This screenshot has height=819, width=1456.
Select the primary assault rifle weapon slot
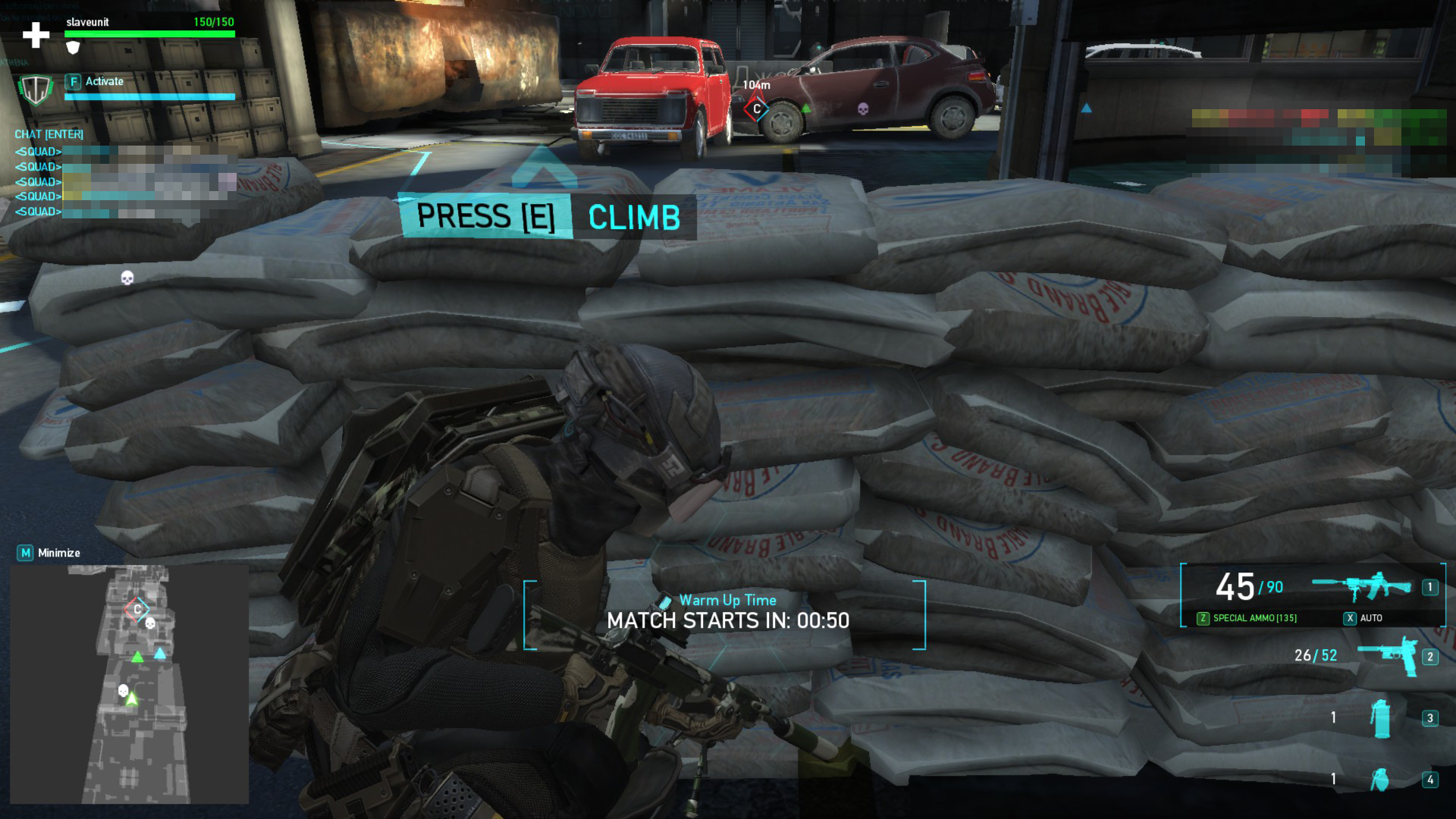[x=1362, y=587]
